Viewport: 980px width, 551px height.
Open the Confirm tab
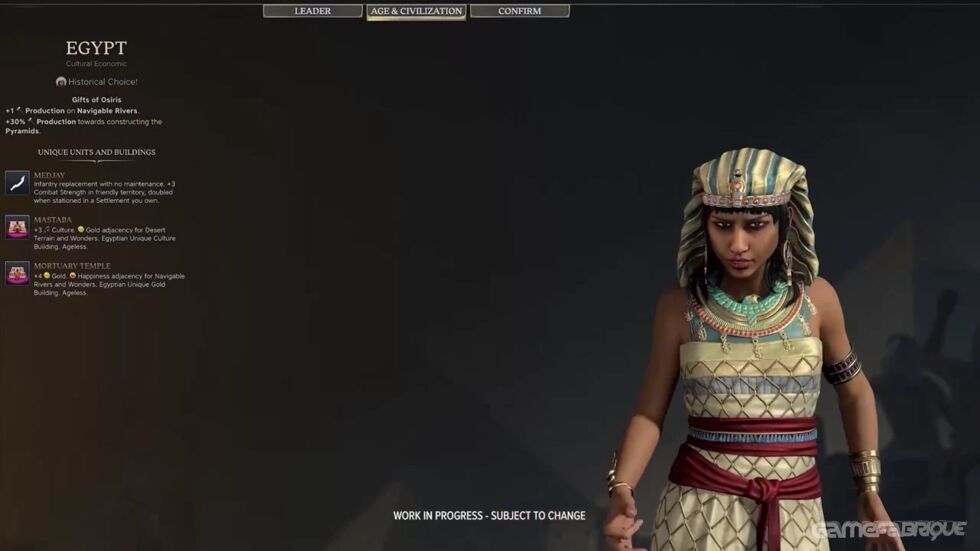pos(519,11)
